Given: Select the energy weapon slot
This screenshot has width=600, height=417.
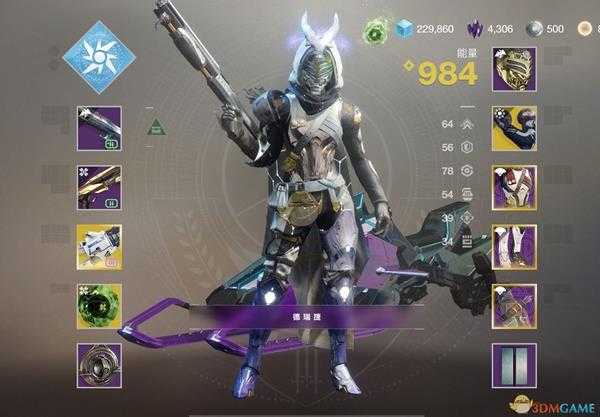Looking at the screenshot, I should click(x=98, y=187).
